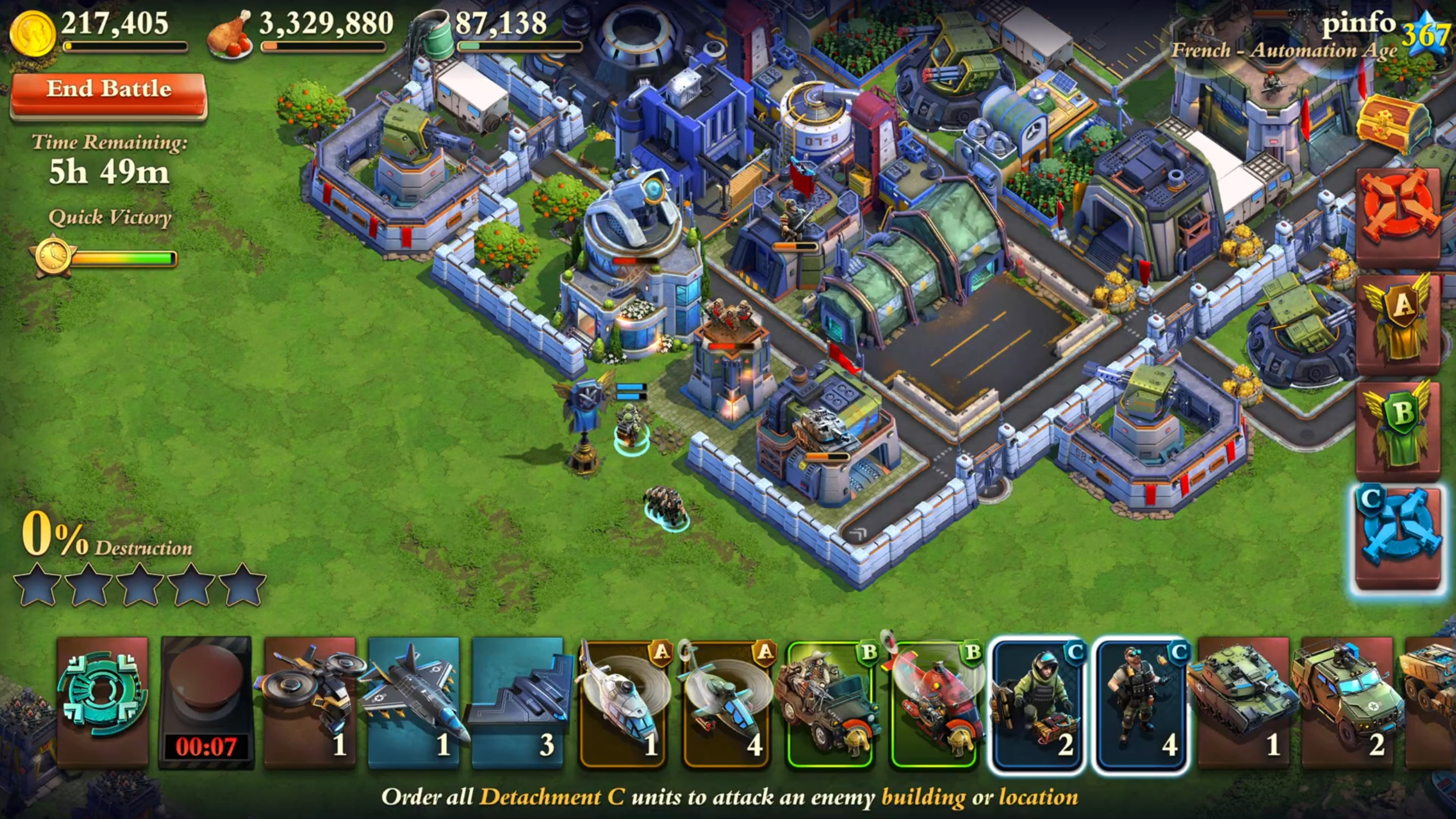Deploy the stealth bomber card
The height and width of the screenshot is (819, 1456).
[517, 701]
